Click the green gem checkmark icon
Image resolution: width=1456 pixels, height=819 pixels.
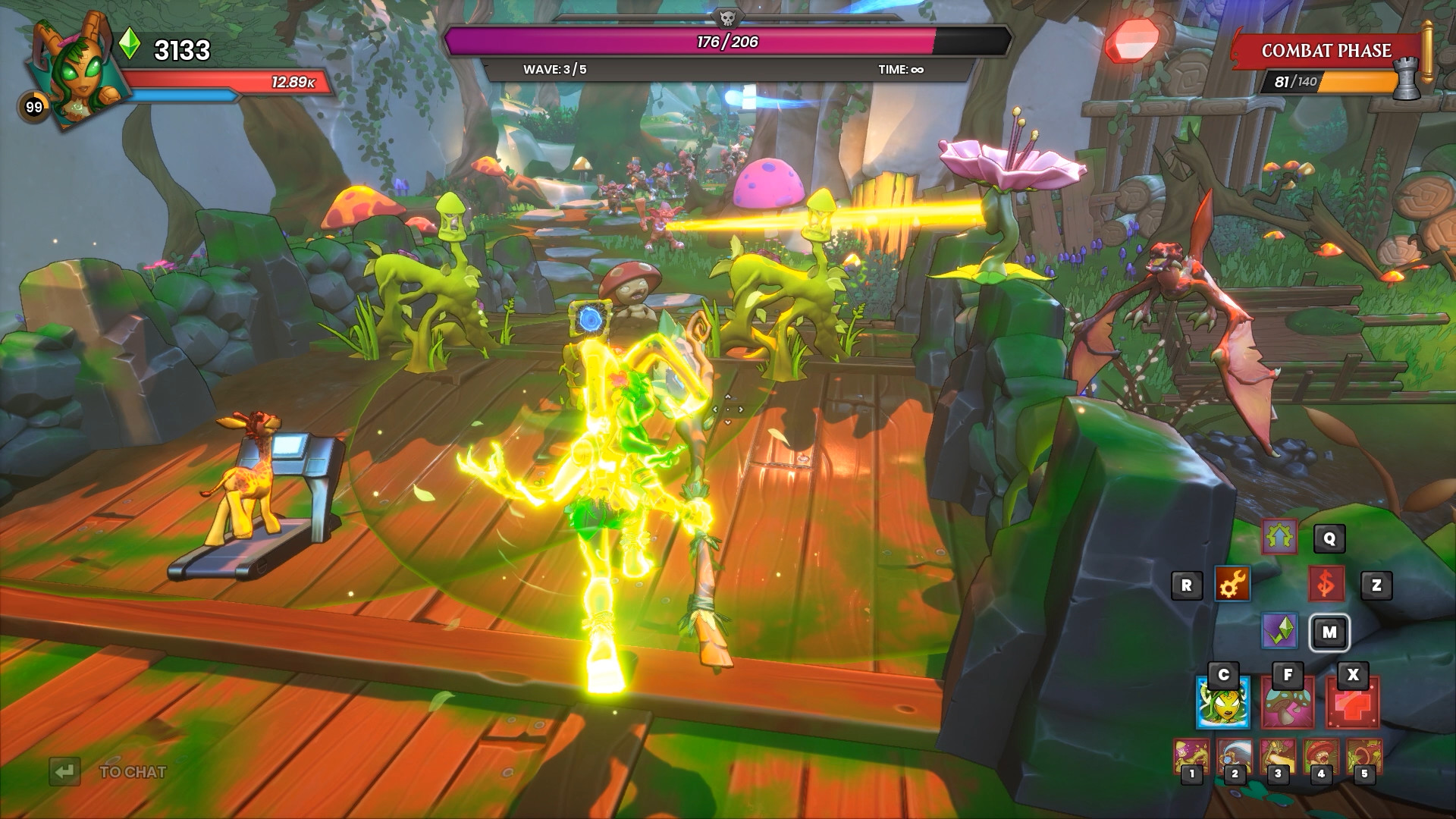click(x=1279, y=631)
